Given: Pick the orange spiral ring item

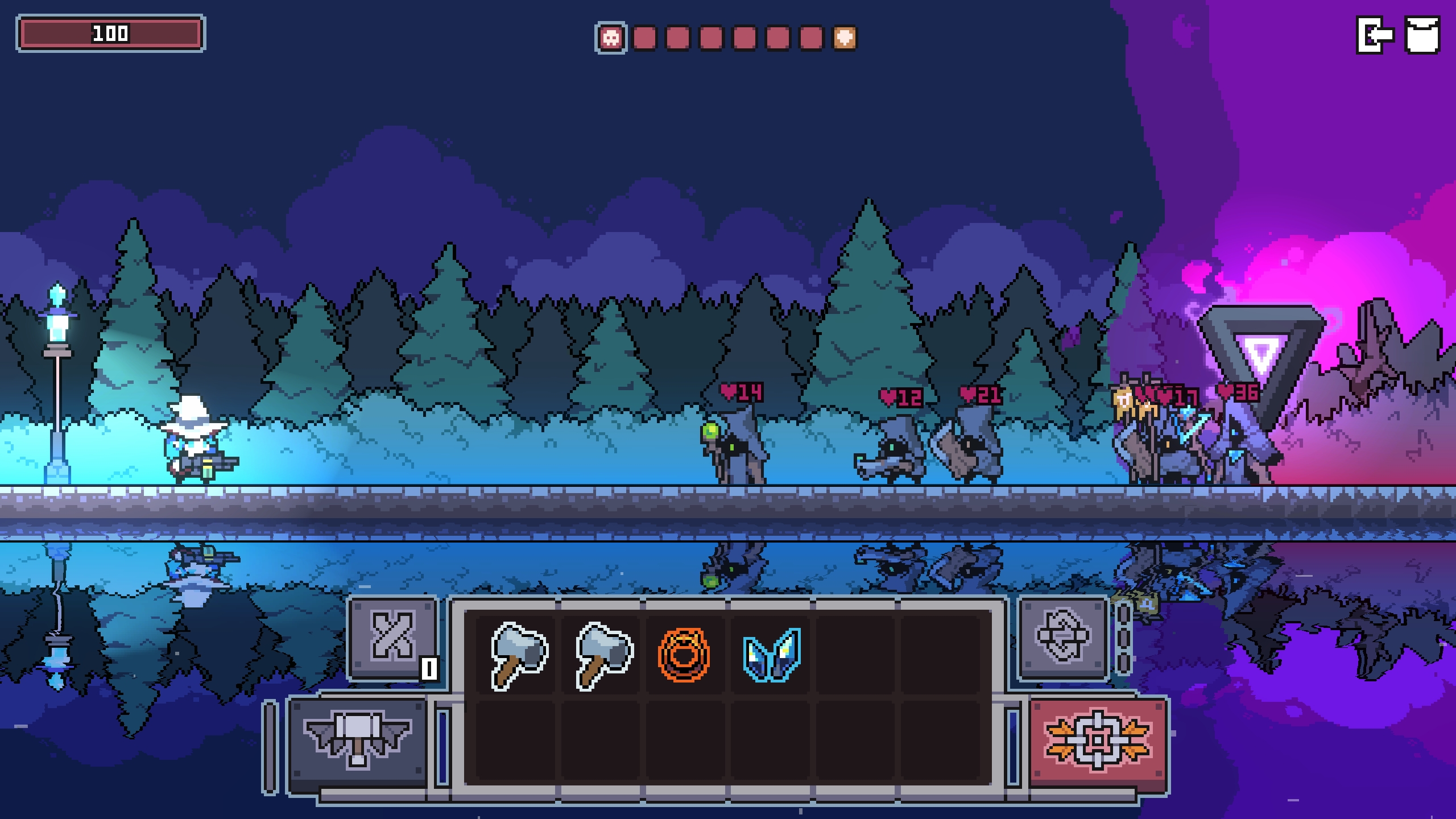Looking at the screenshot, I should (x=684, y=655).
